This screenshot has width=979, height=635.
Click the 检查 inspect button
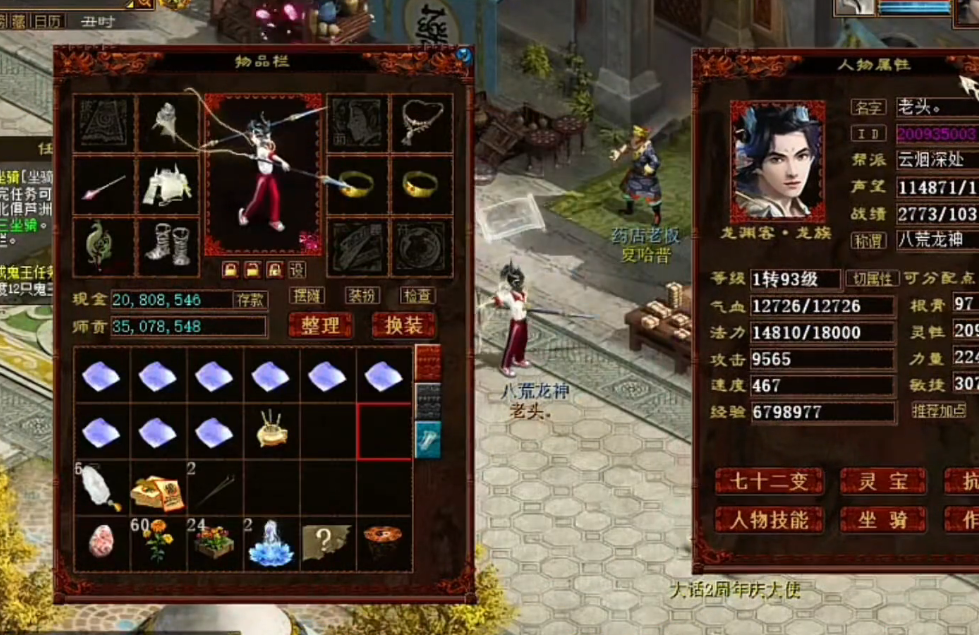tap(417, 296)
